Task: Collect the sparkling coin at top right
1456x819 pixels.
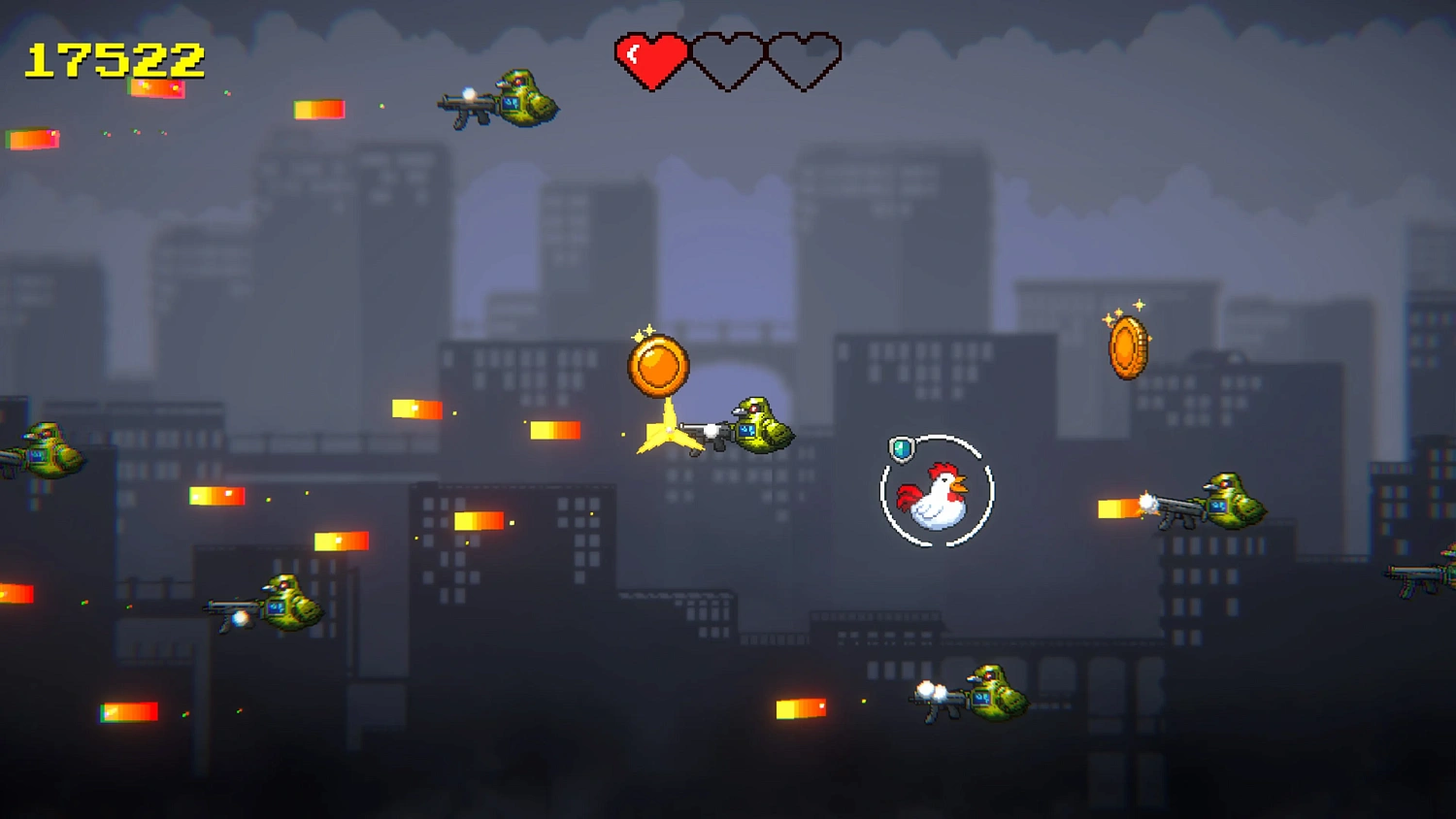Action: tap(1126, 348)
